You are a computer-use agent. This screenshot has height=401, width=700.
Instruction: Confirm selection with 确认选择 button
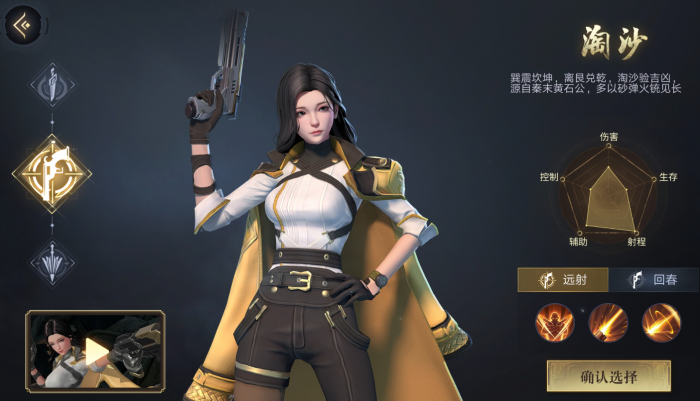[608, 376]
